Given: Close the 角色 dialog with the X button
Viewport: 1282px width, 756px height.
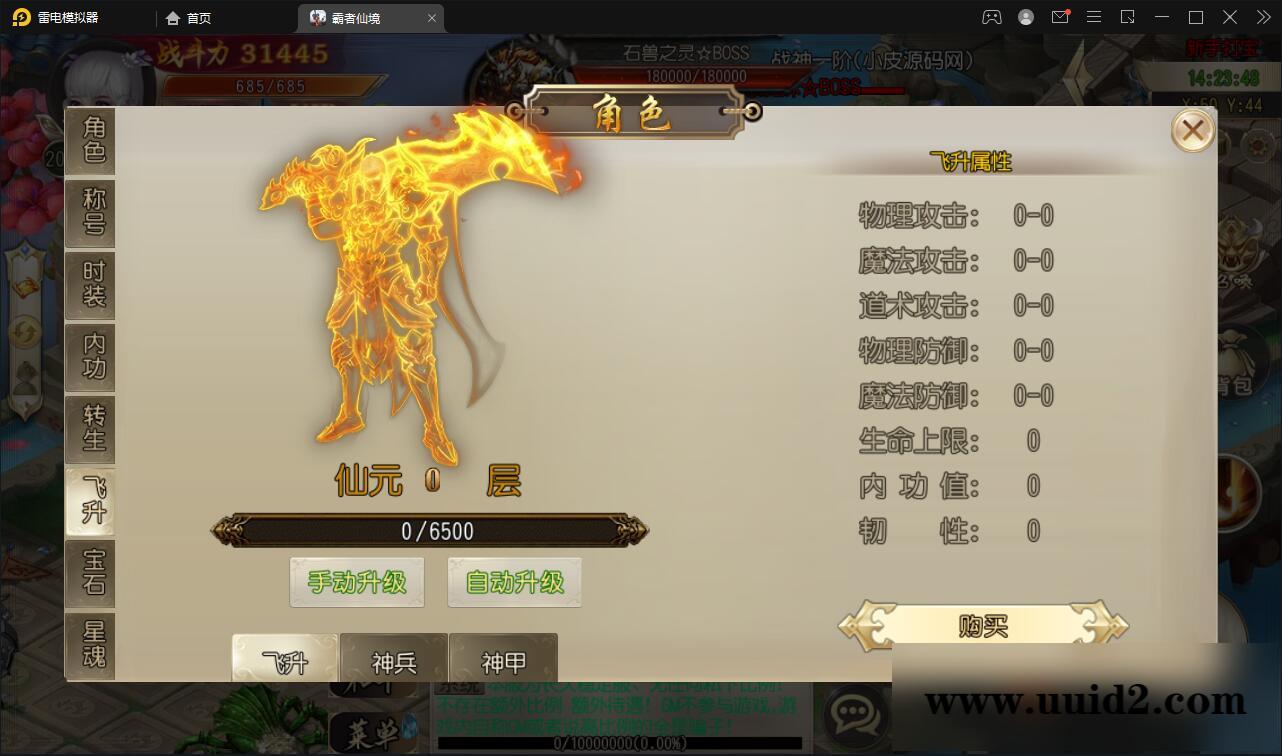Looking at the screenshot, I should (x=1192, y=130).
